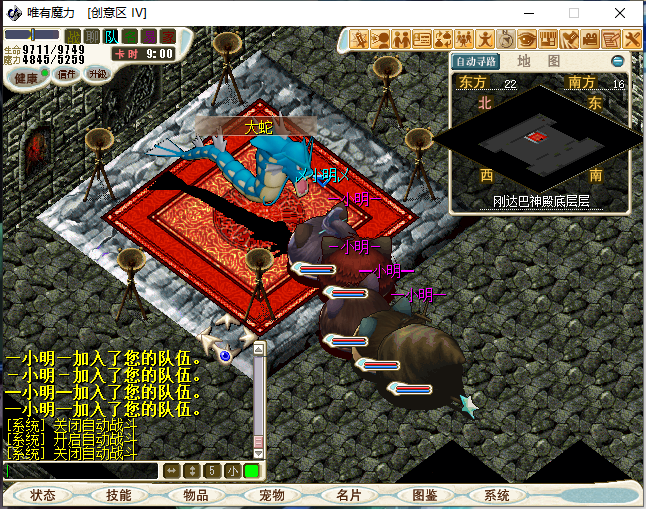Click the chat text input field
This screenshot has height=509, width=646.
click(x=80, y=471)
